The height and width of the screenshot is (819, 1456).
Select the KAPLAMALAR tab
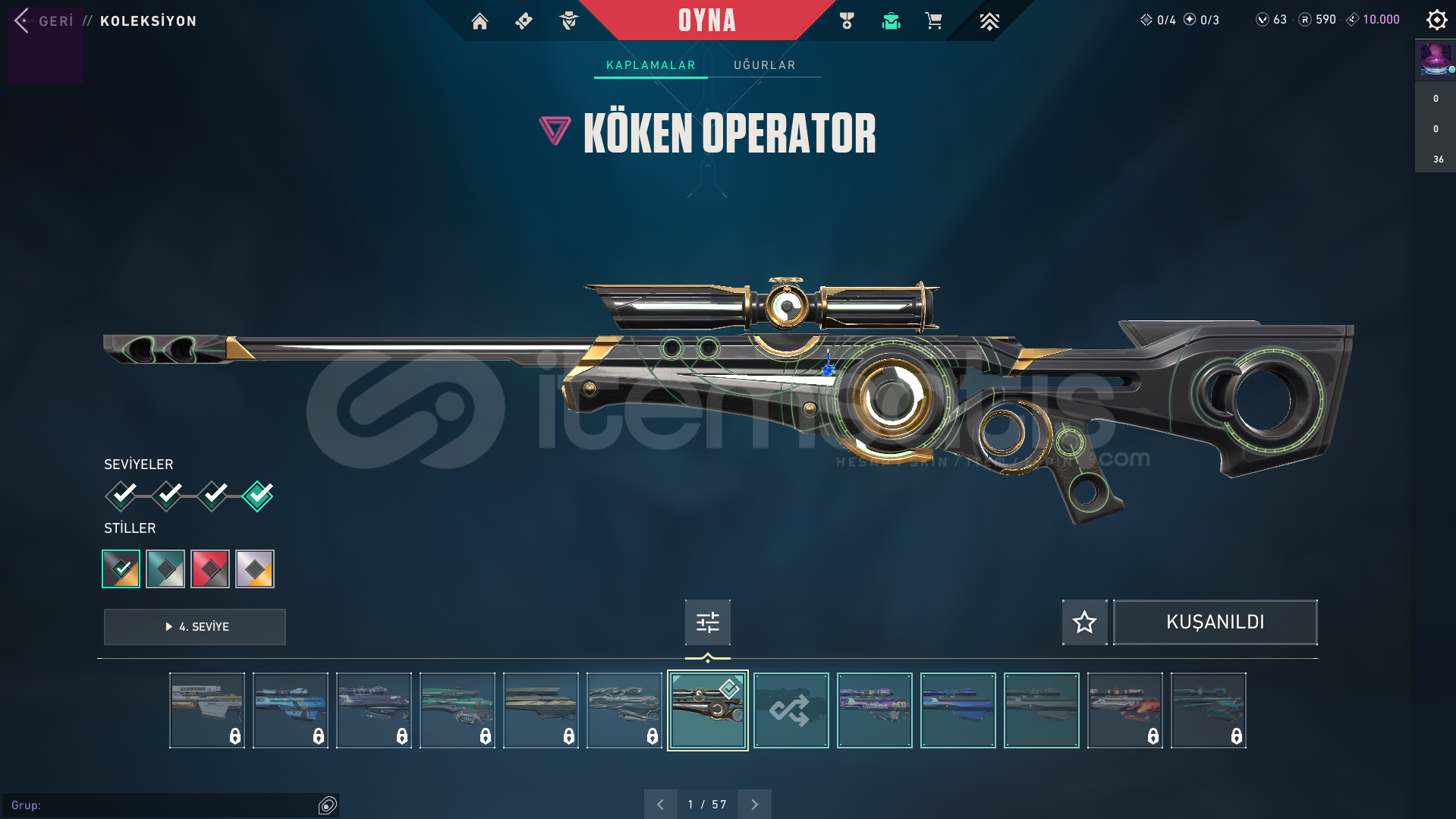point(650,65)
